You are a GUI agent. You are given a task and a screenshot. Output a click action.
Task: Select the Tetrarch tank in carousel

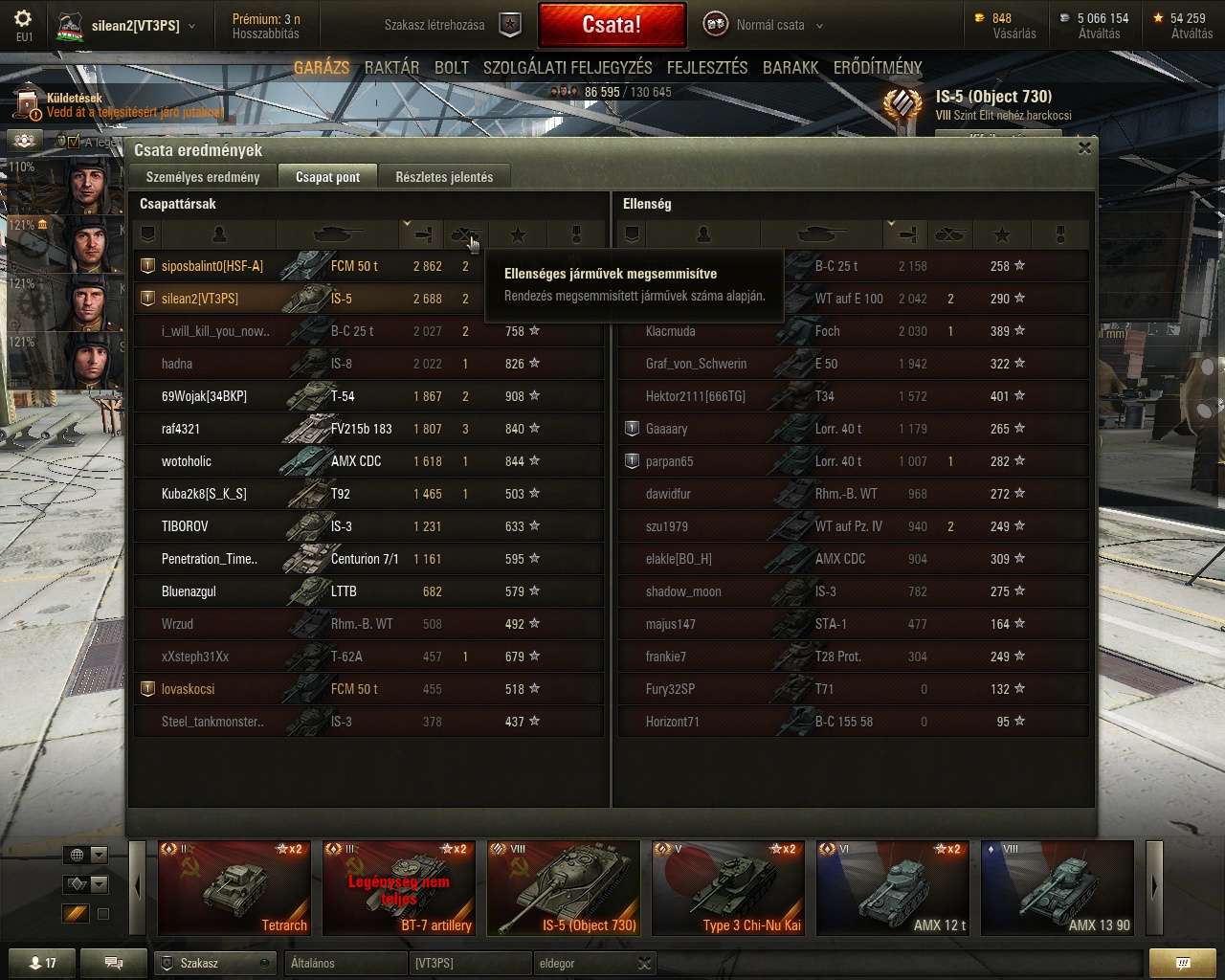[234, 887]
